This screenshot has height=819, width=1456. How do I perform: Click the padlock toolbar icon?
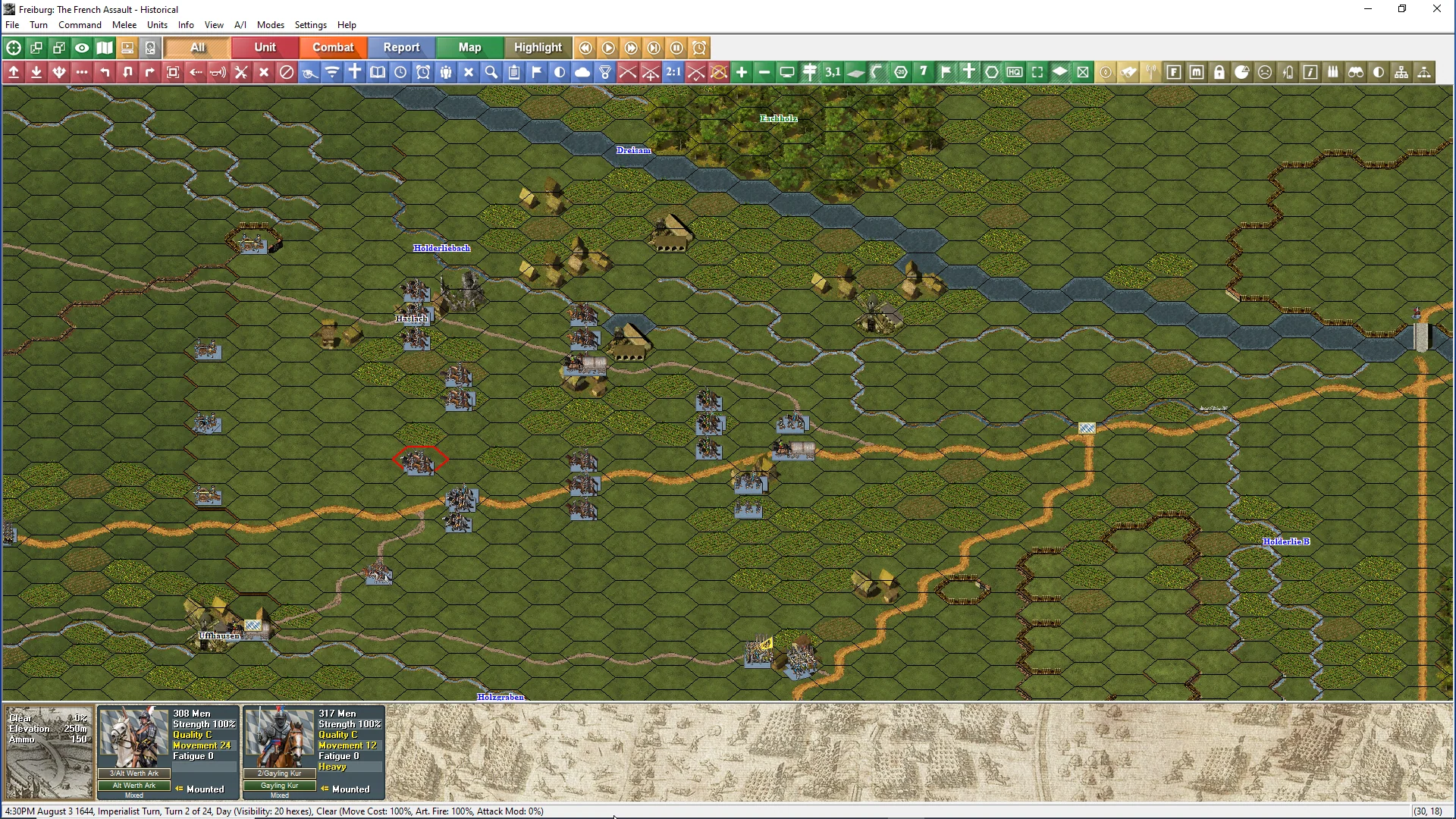[1219, 72]
